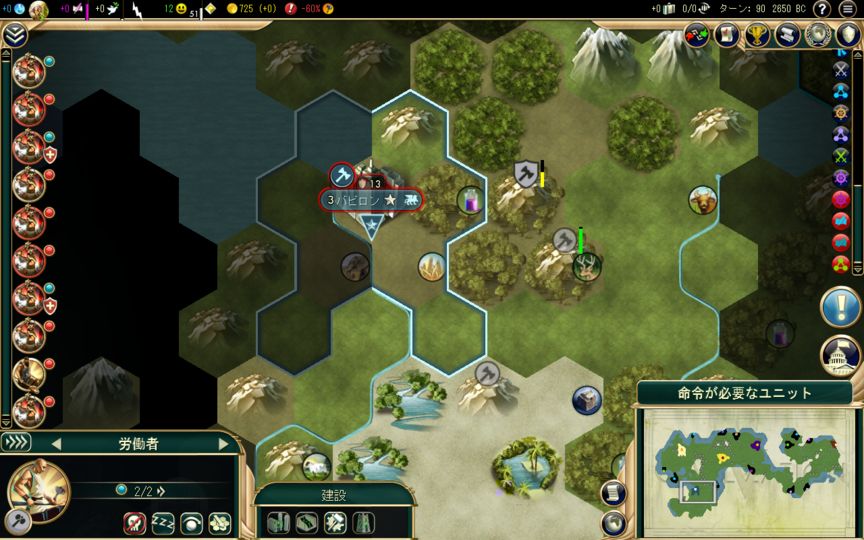This screenshot has height=540, width=864.
Task: Open the military overview shield icon
Action: click(848, 36)
